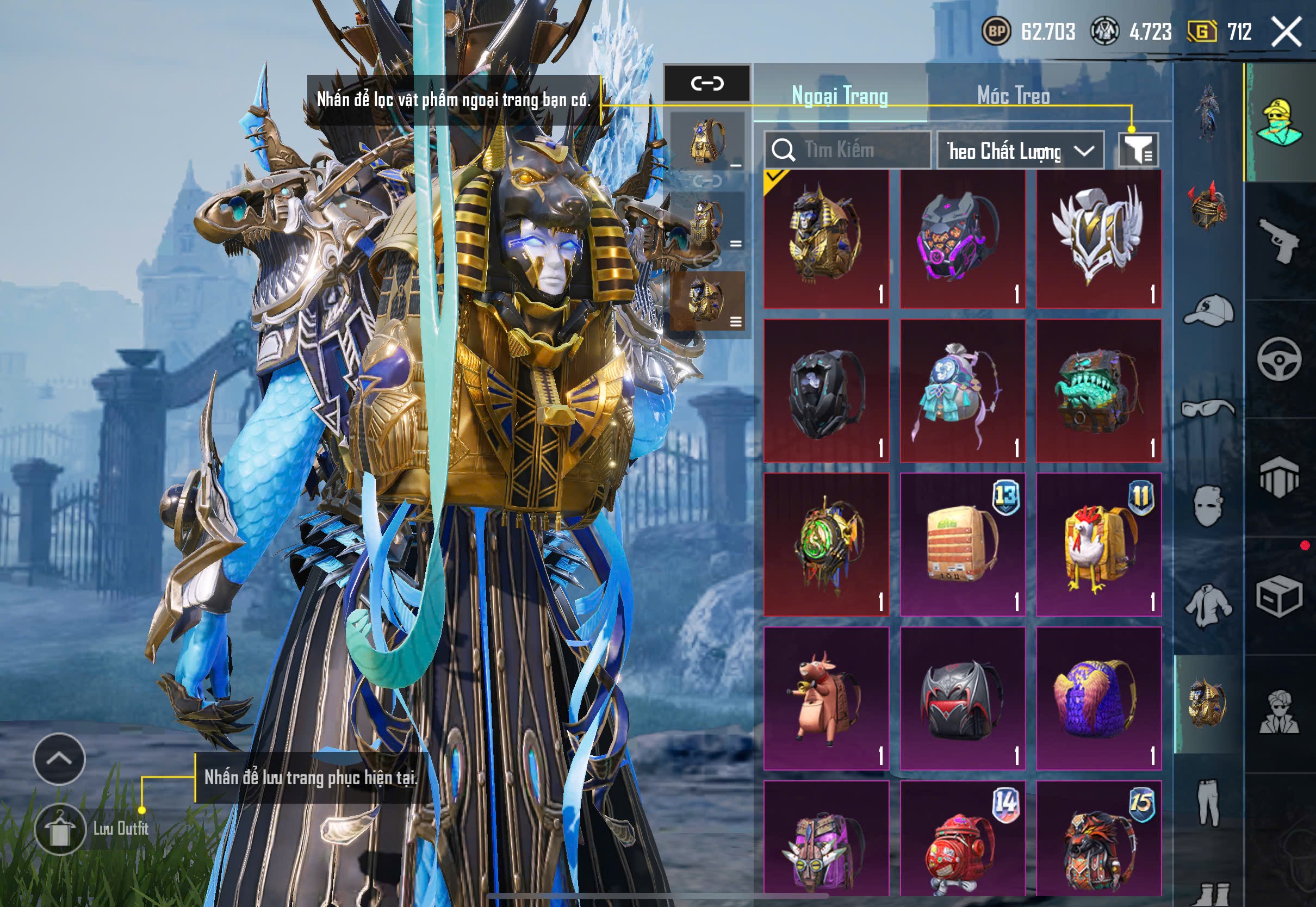
Task: Show the baseball cap headwear category
Action: coord(1208,311)
